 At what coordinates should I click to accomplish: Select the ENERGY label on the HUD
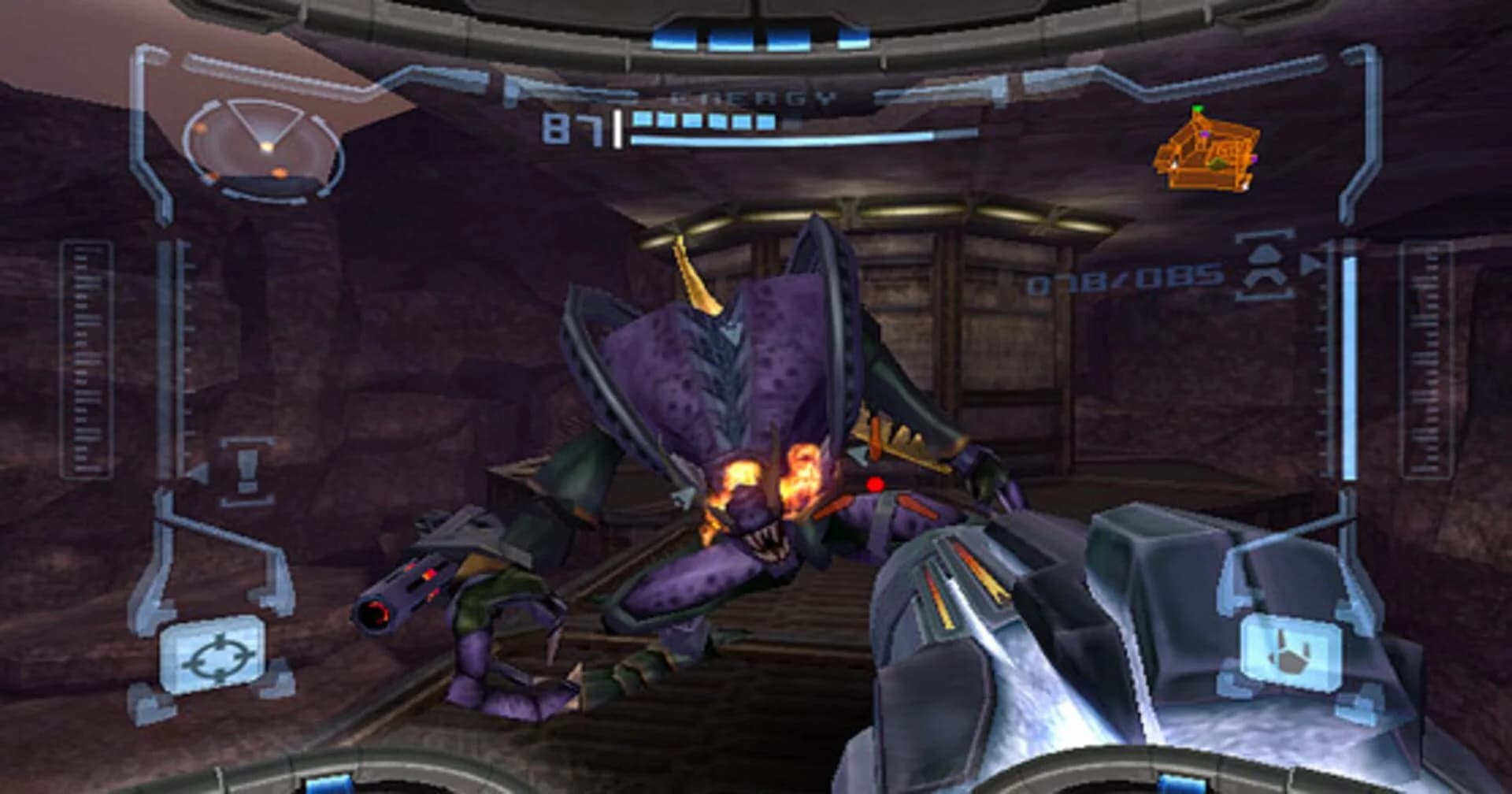752,98
